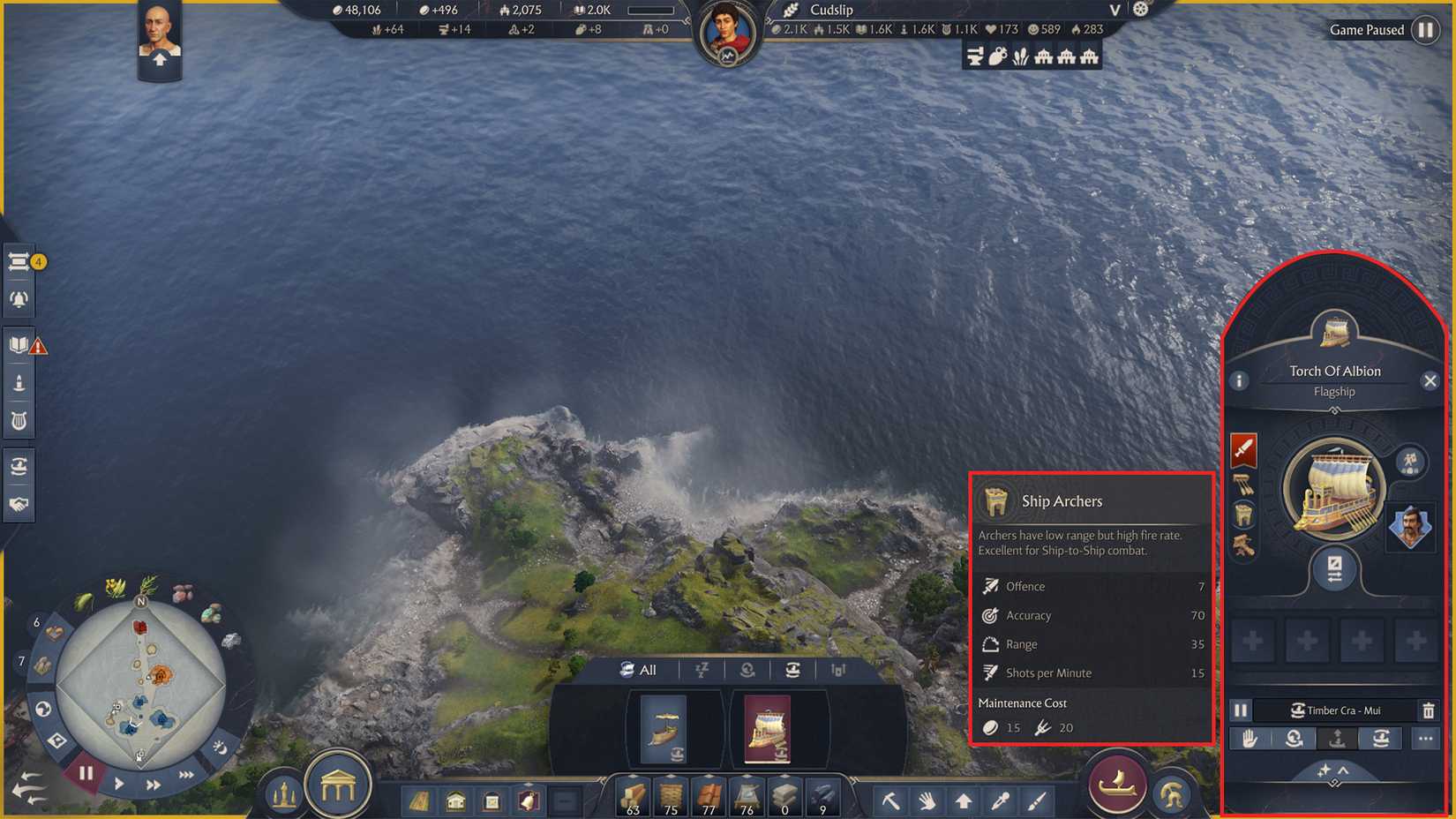Open the dropdown arrow next to Cudslip
This screenshot has height=819, width=1456.
[x=1114, y=11]
